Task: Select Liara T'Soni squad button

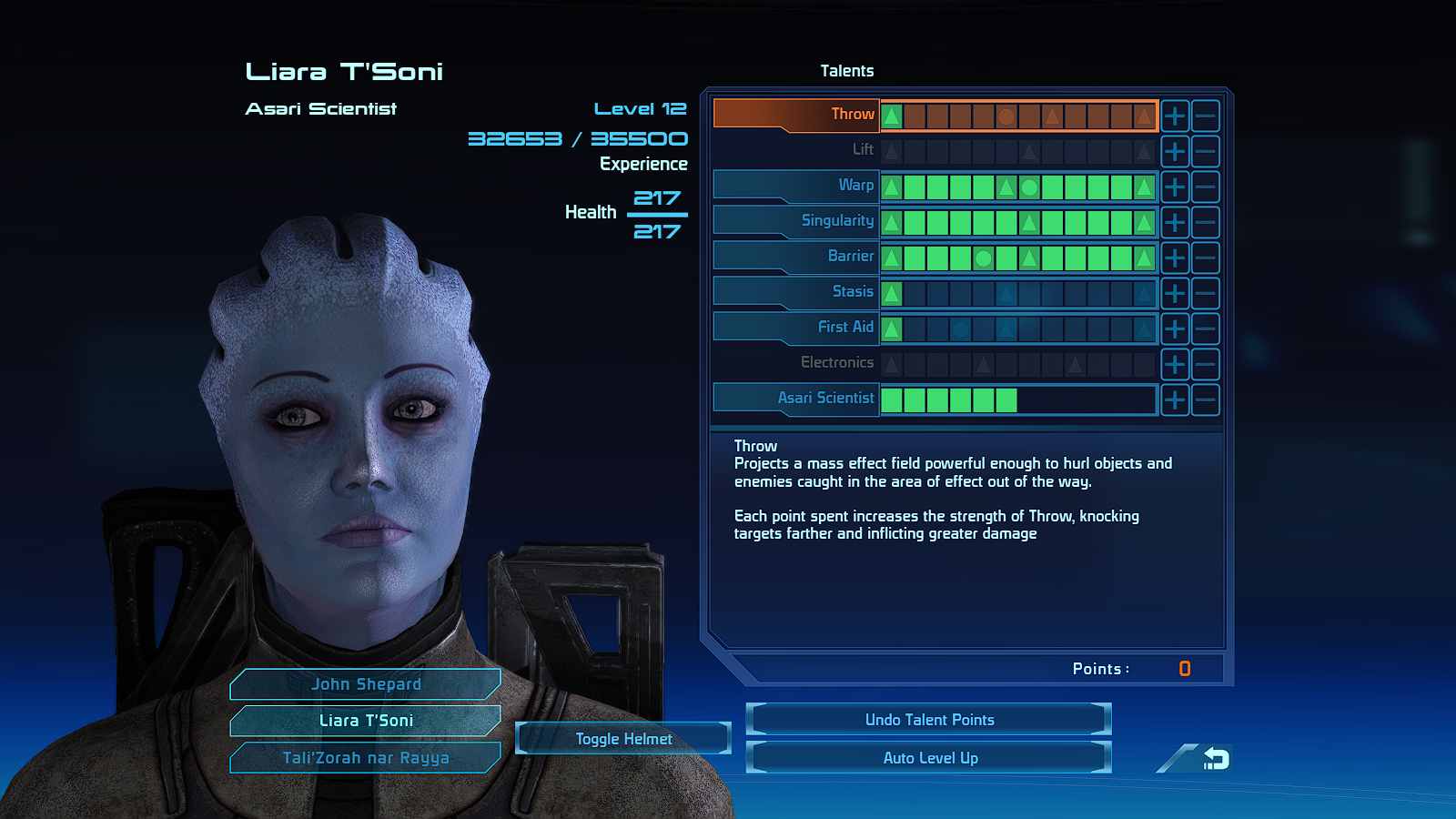Action: (x=366, y=721)
